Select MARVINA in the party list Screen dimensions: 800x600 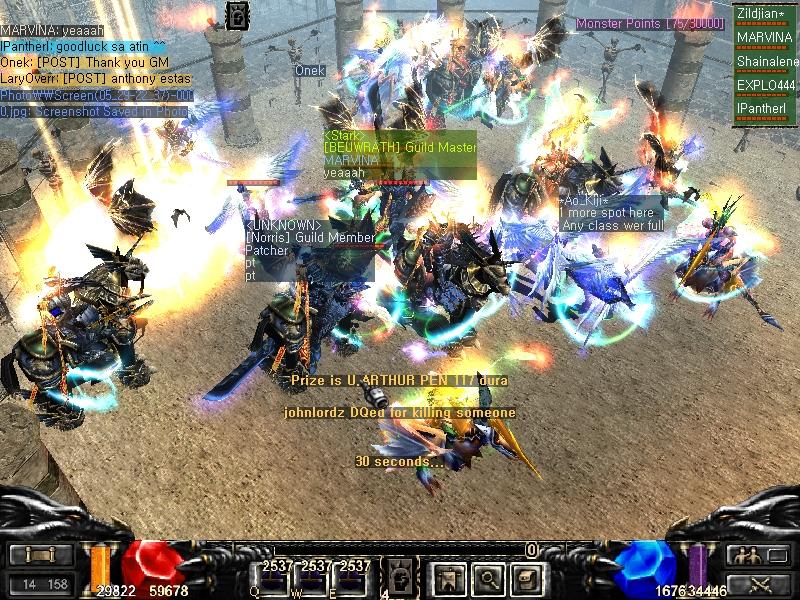pos(765,38)
